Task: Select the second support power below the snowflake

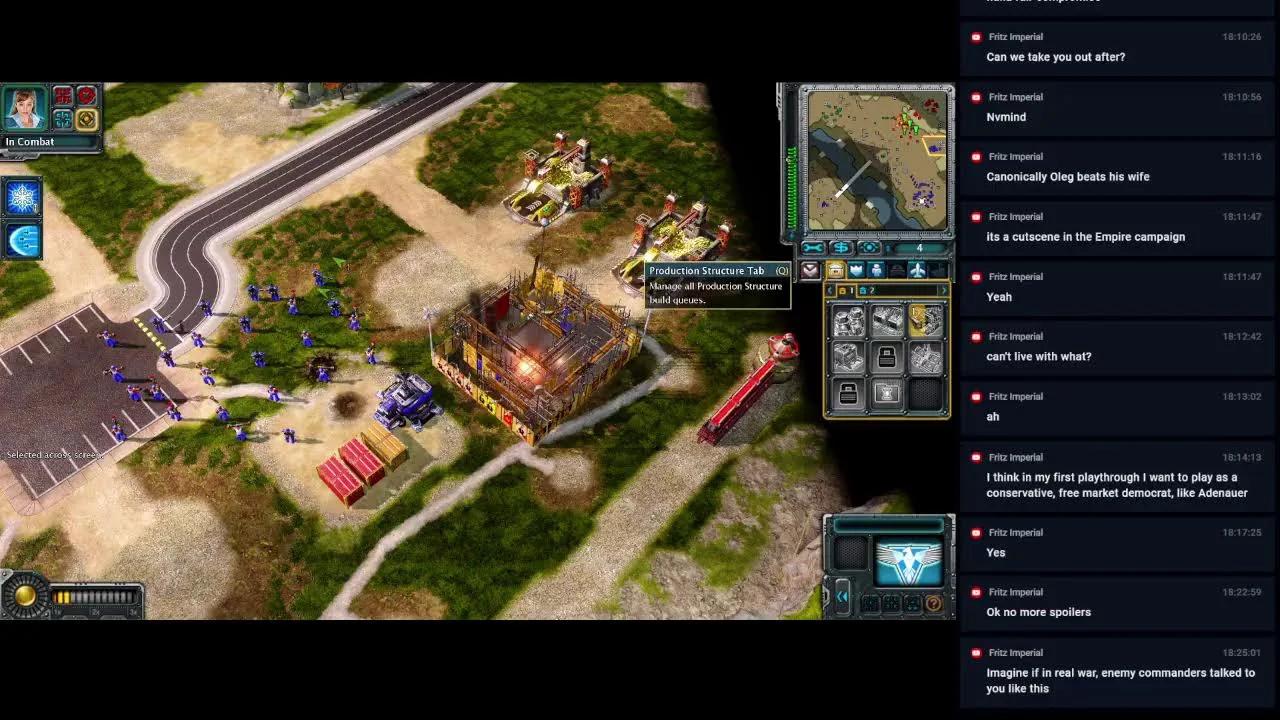Action: pyautogui.click(x=20, y=239)
